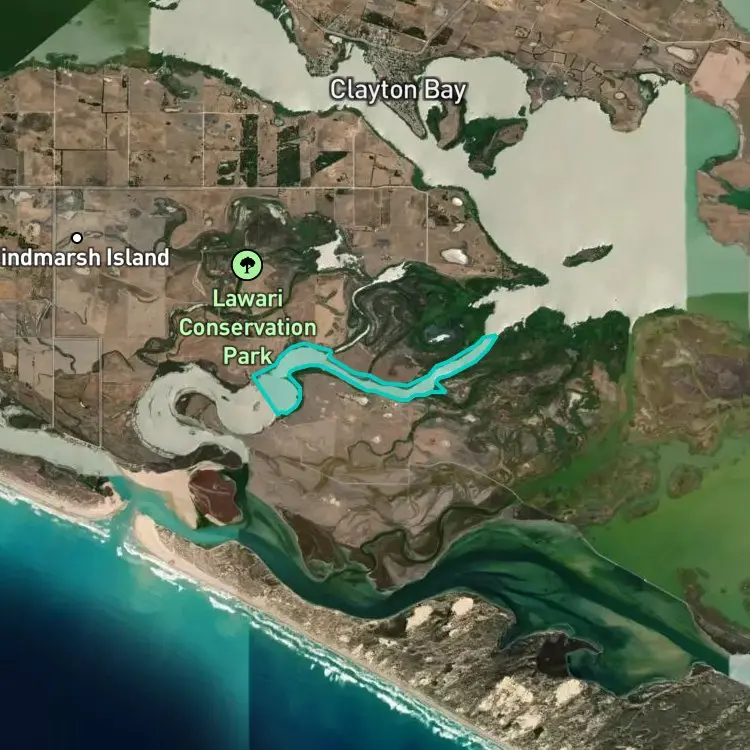The height and width of the screenshot is (750, 750).
Task: Open the Clayton Bay map label
Action: coord(398,90)
